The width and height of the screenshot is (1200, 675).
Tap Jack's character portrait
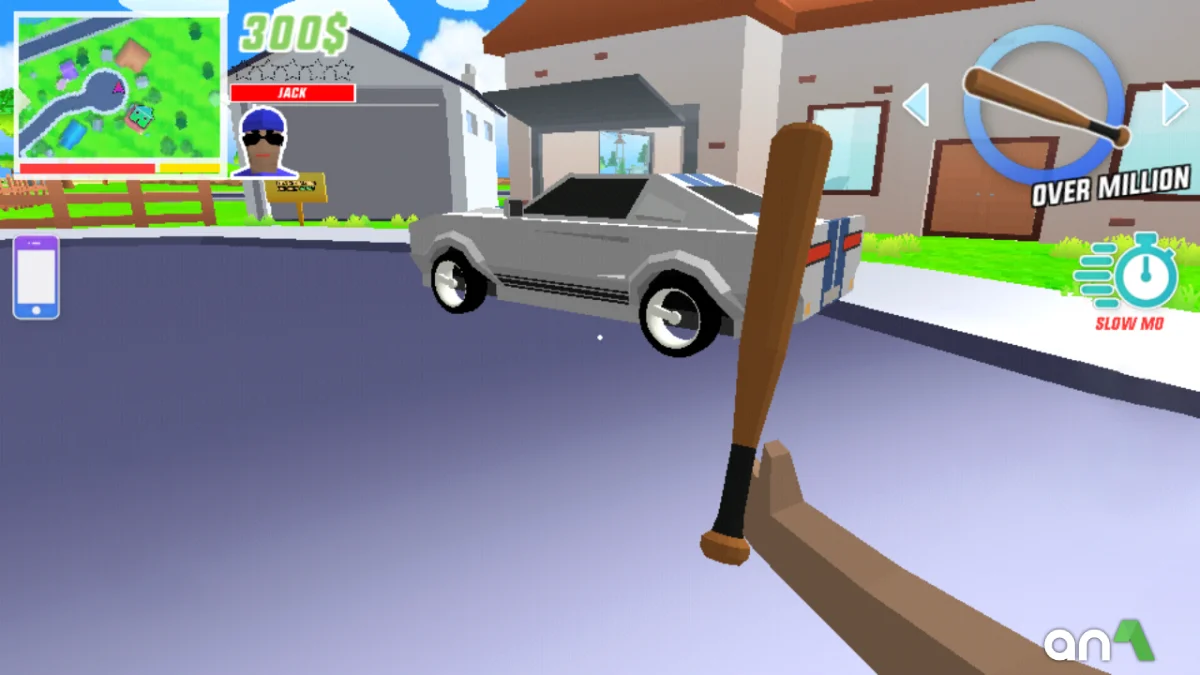tap(264, 141)
